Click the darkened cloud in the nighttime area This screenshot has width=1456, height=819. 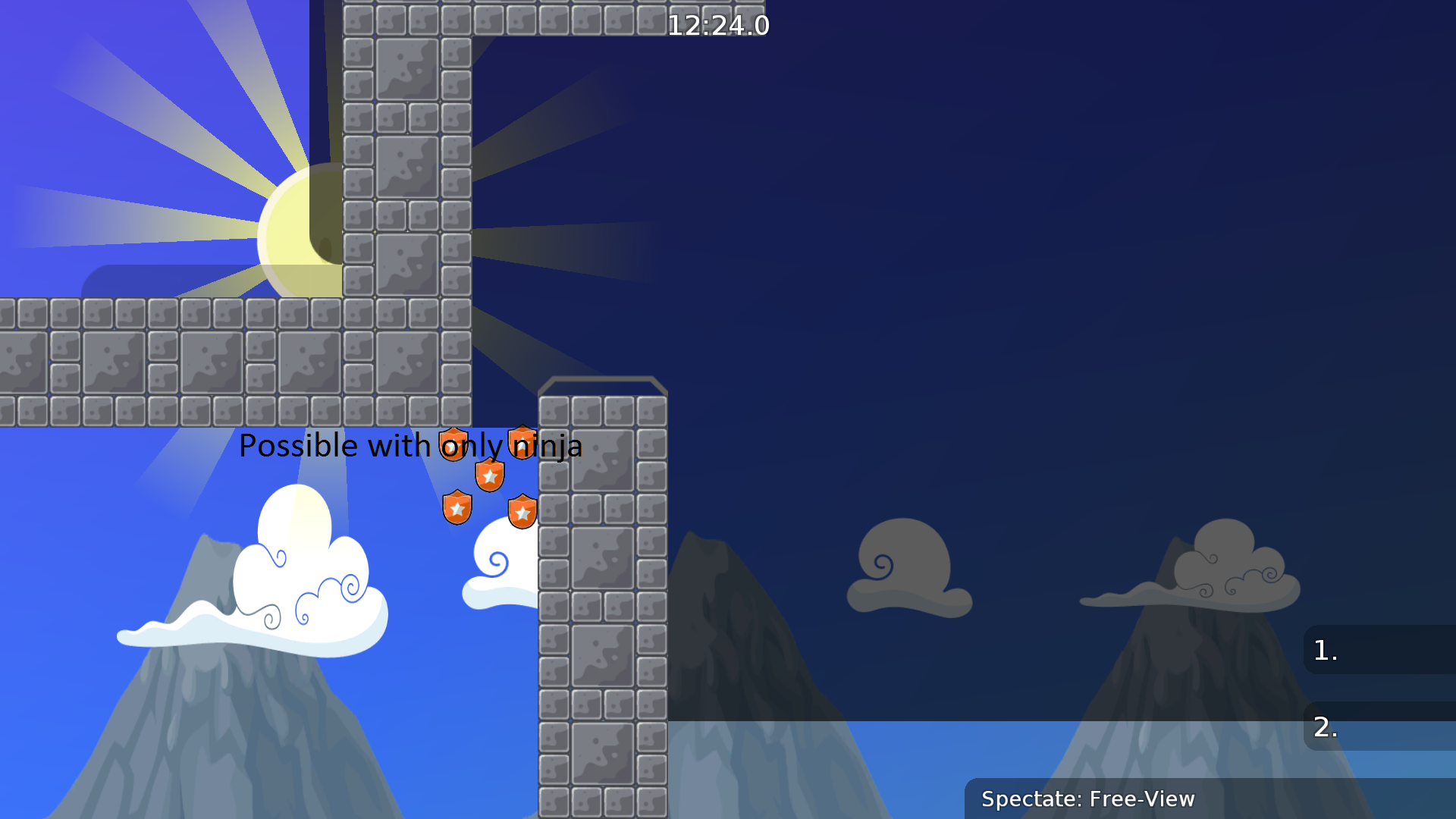[908, 565]
